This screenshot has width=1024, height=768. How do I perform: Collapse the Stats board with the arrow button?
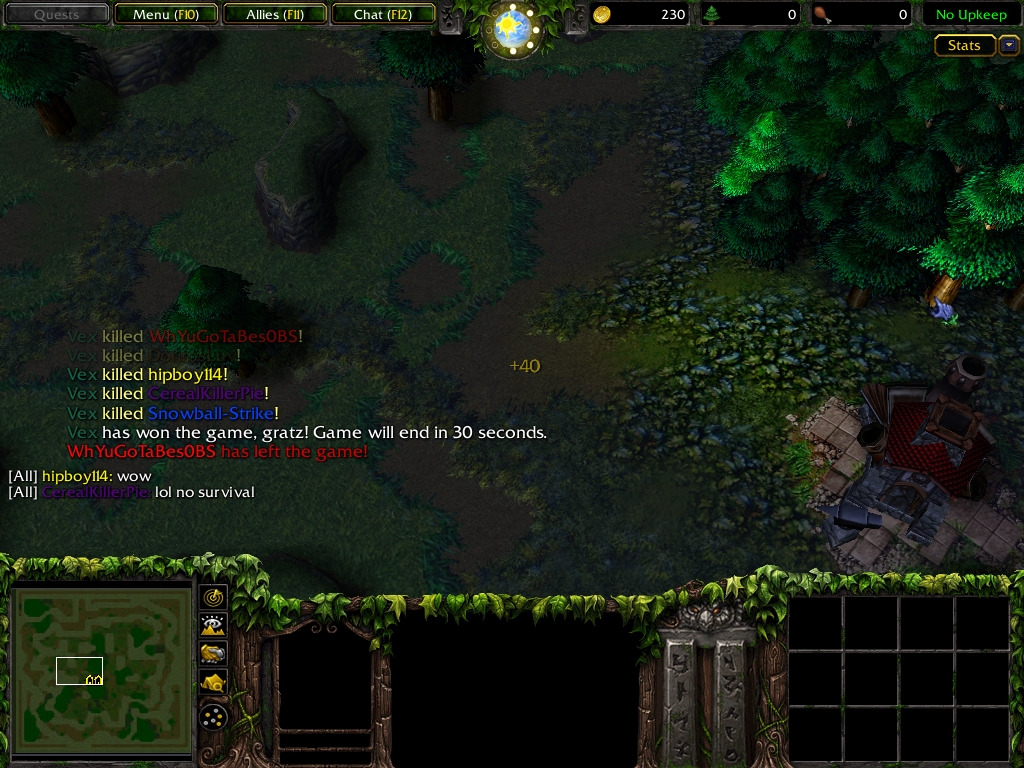[x=1008, y=45]
